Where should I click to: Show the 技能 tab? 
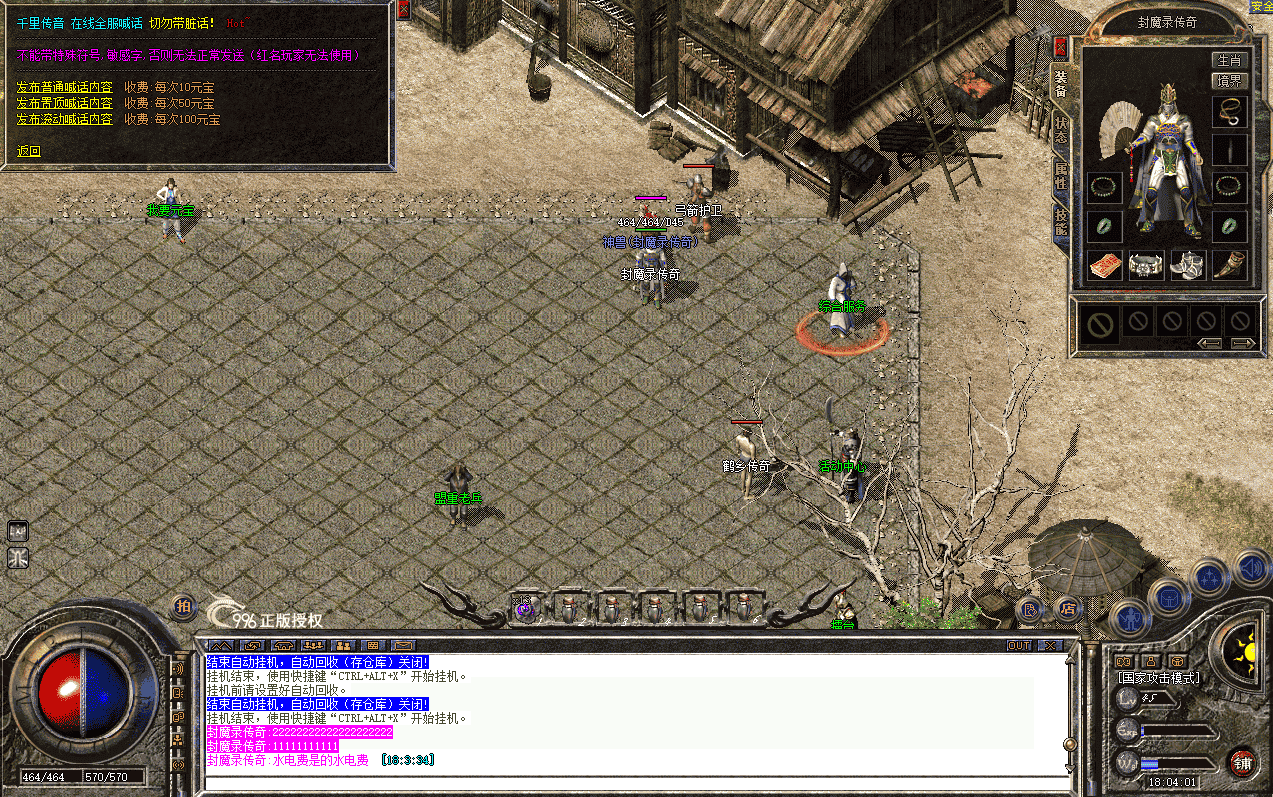(1060, 224)
